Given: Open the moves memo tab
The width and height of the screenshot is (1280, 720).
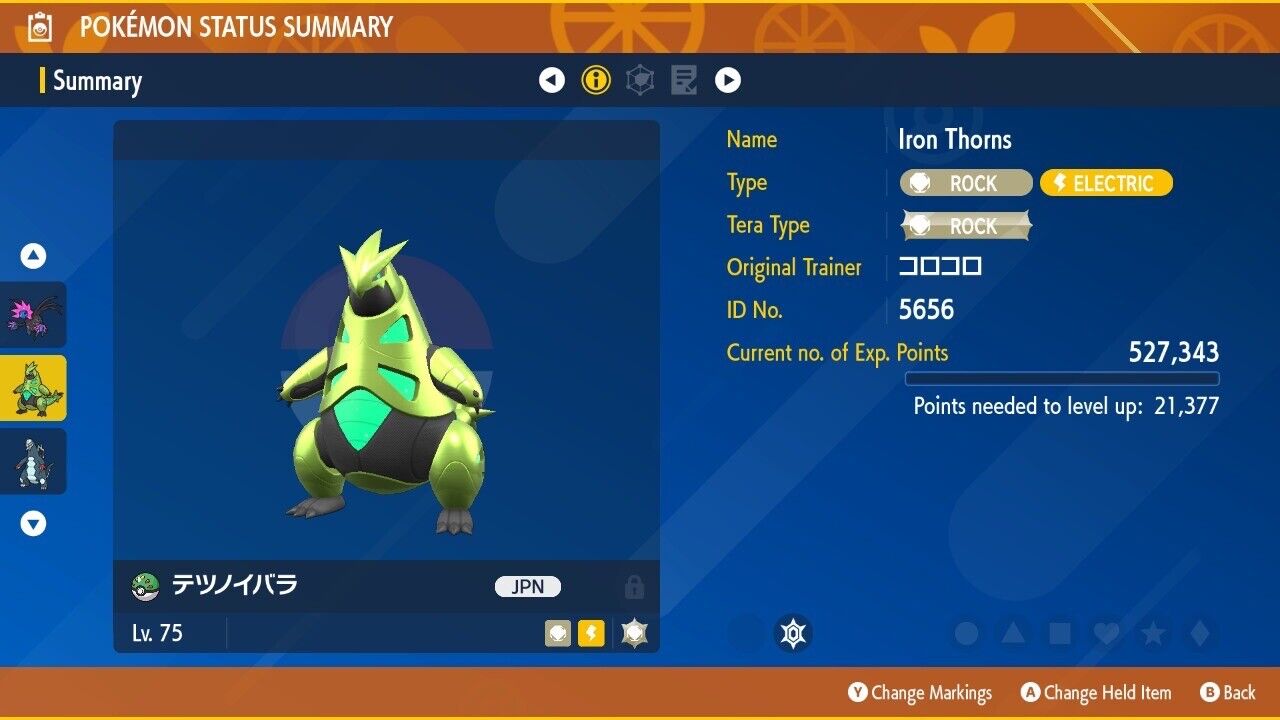Looking at the screenshot, I should pos(684,80).
